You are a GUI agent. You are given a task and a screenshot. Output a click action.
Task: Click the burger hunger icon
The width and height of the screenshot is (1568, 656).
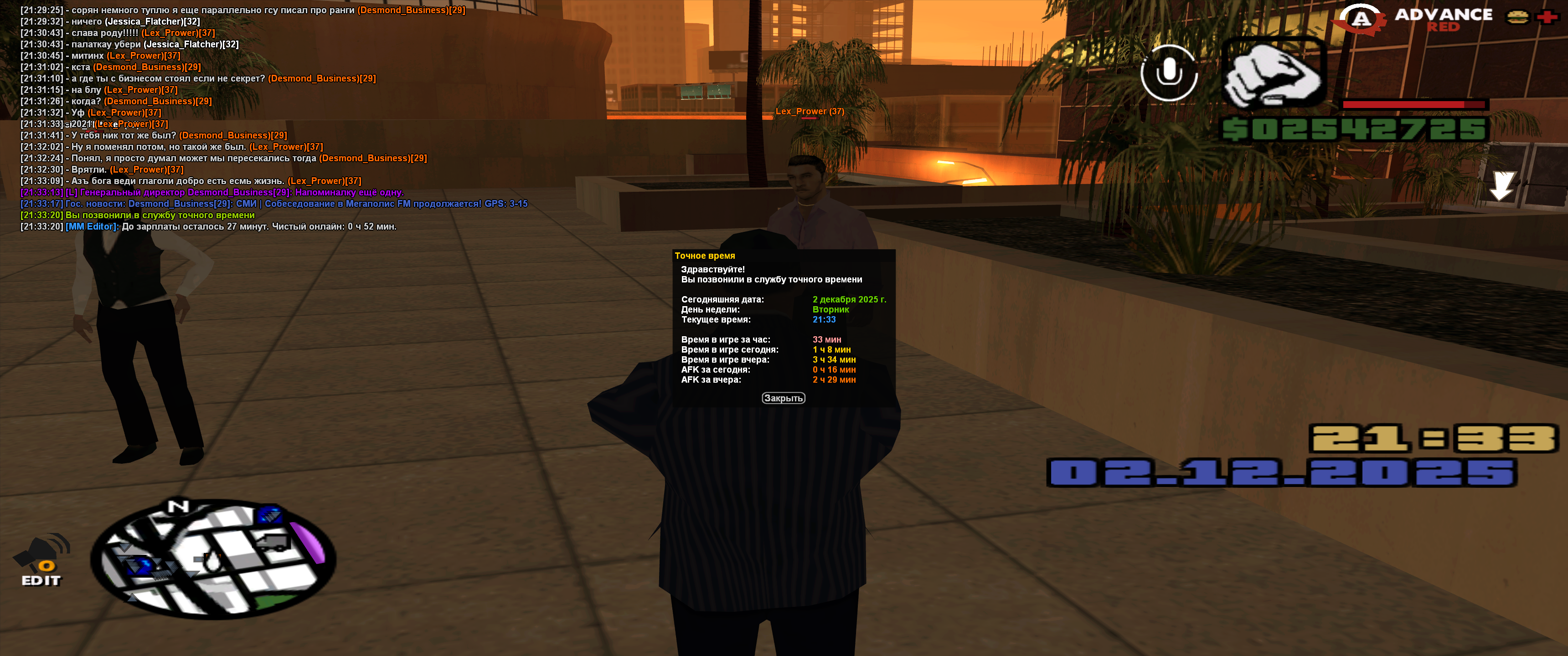[x=1517, y=17]
